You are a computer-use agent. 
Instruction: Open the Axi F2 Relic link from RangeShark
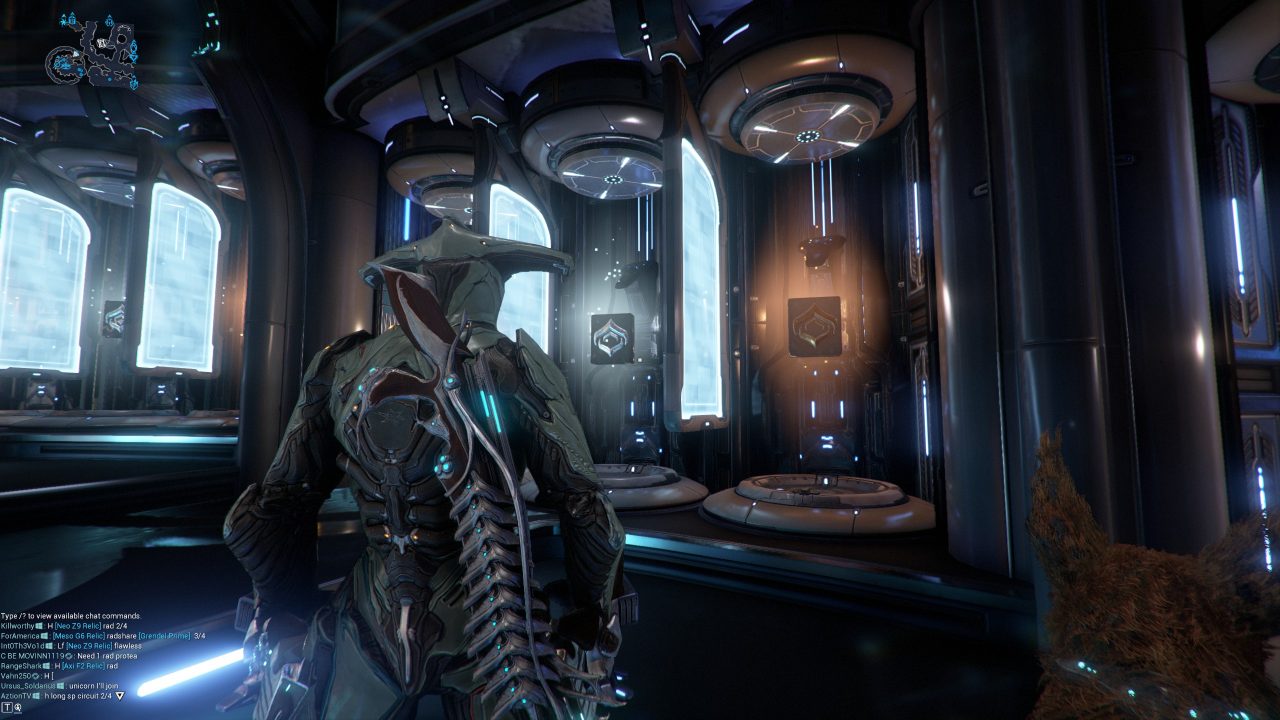point(83,666)
